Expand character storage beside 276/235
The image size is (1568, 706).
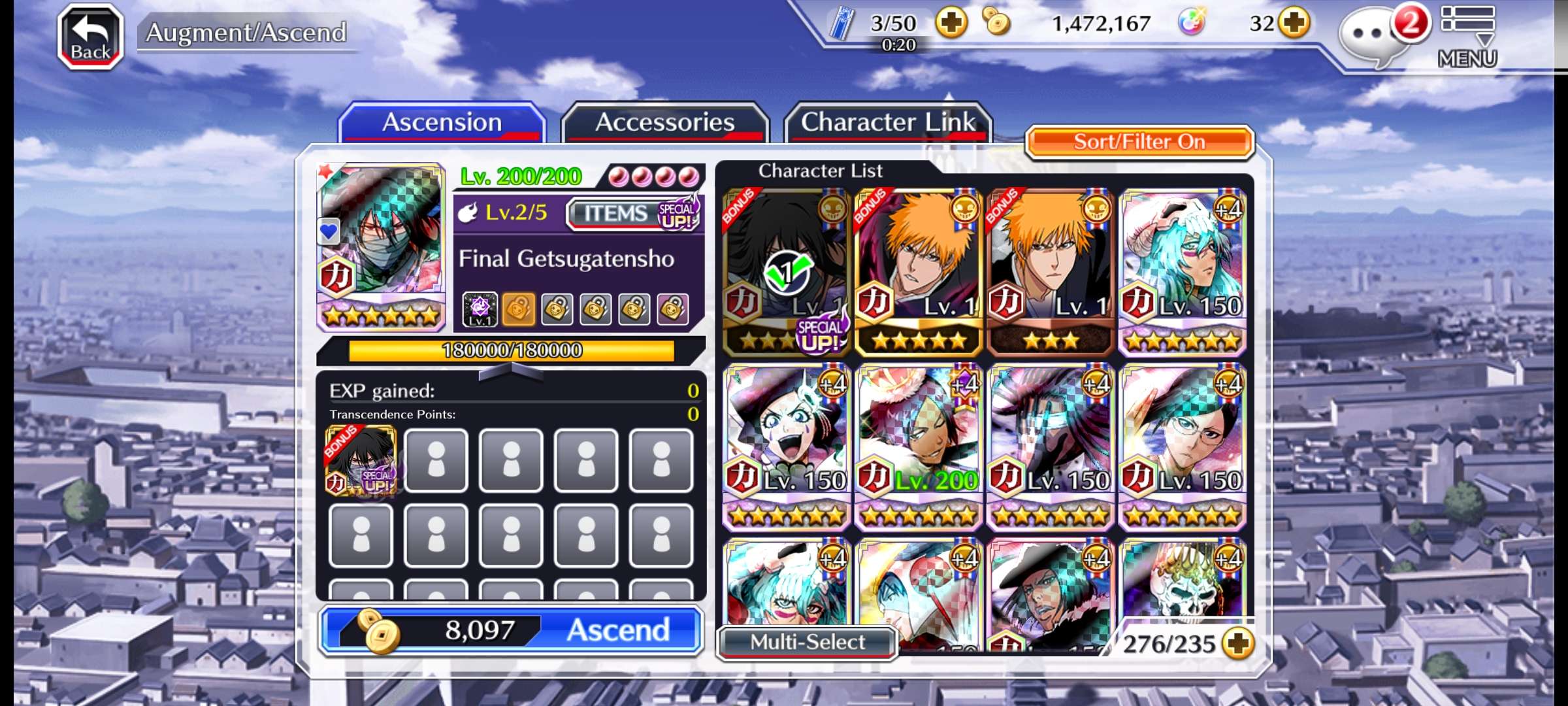pos(1238,644)
